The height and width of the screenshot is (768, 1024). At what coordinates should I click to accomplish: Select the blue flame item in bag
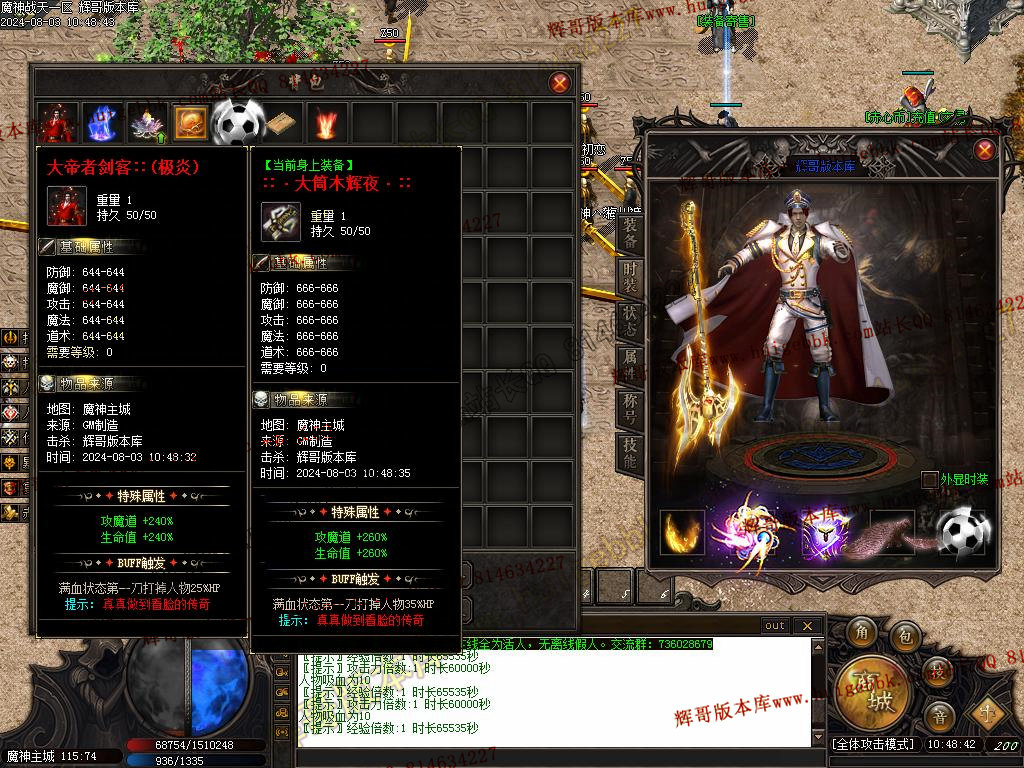pos(102,123)
